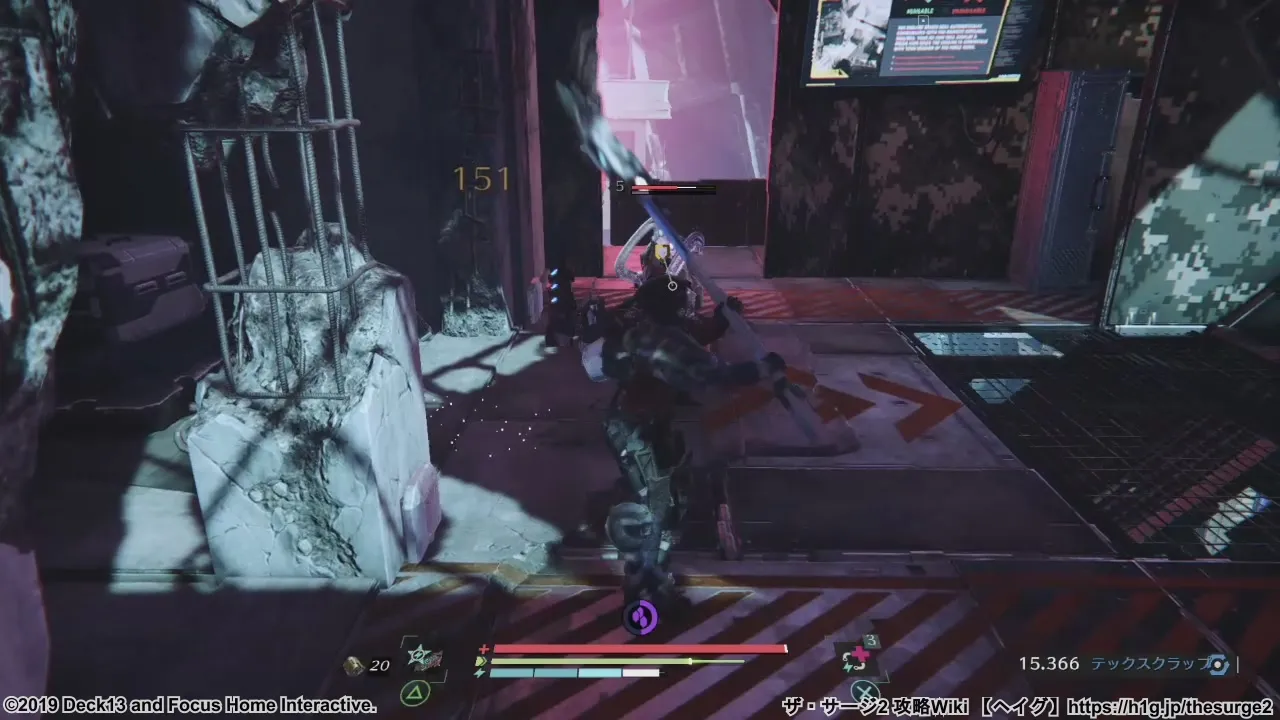This screenshot has height=720, width=1280.
Task: Click the tech scrap currency icon
Action: (1217, 664)
